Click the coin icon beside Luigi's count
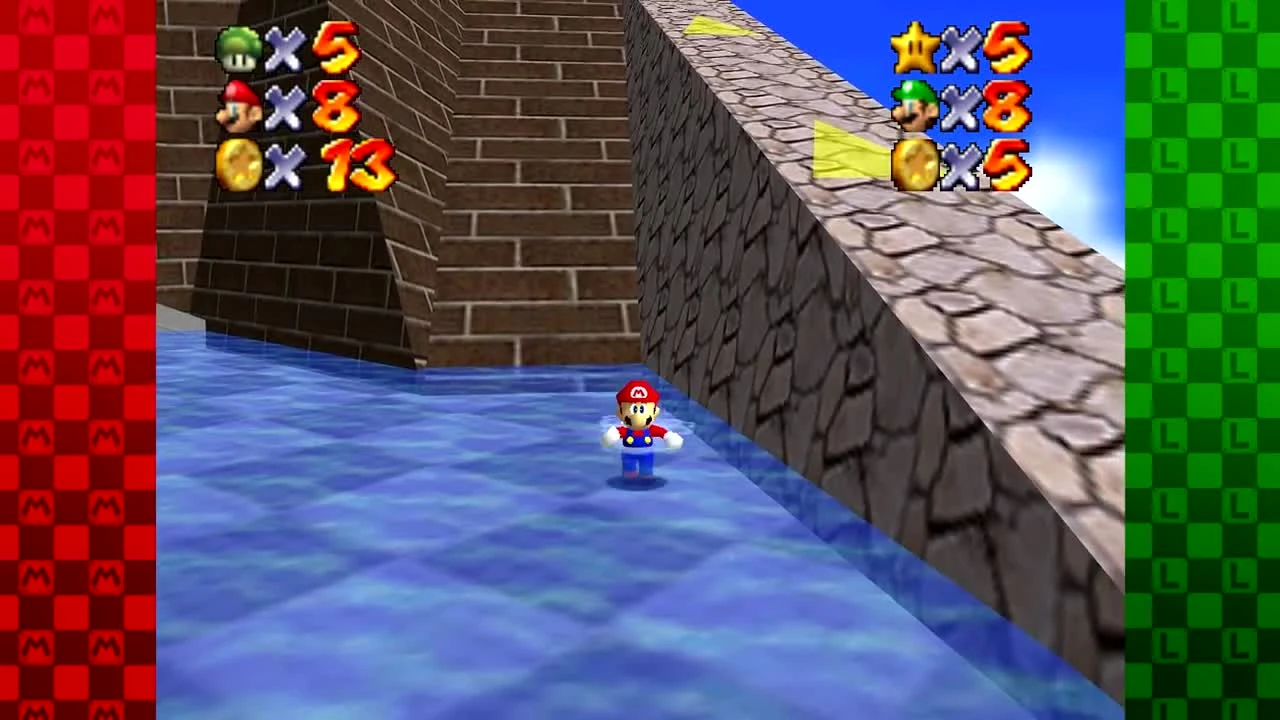Screen dimensions: 1280x720 coord(917,163)
